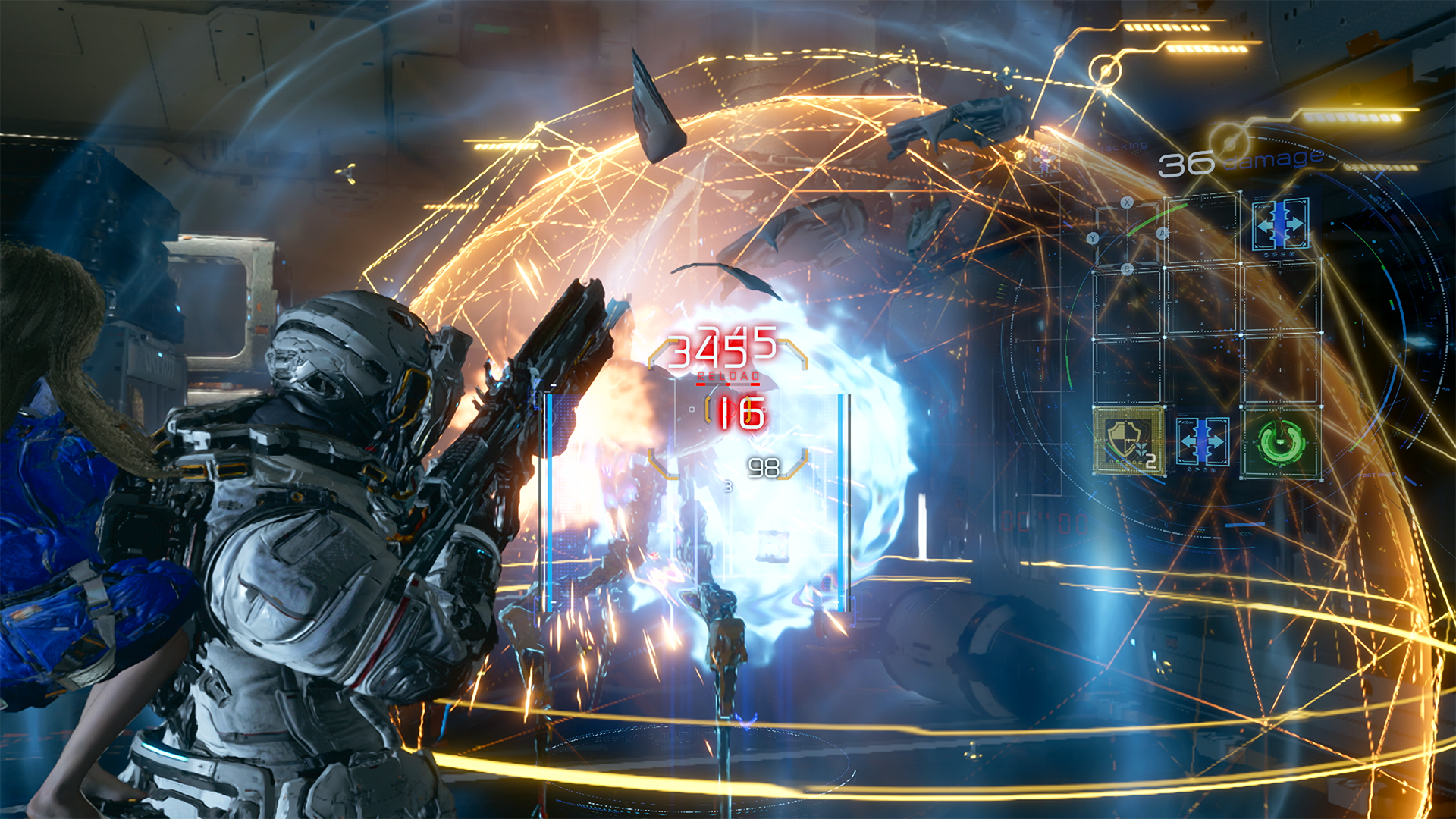
Task: Click the A gamepad button prompt
Action: (1162, 233)
